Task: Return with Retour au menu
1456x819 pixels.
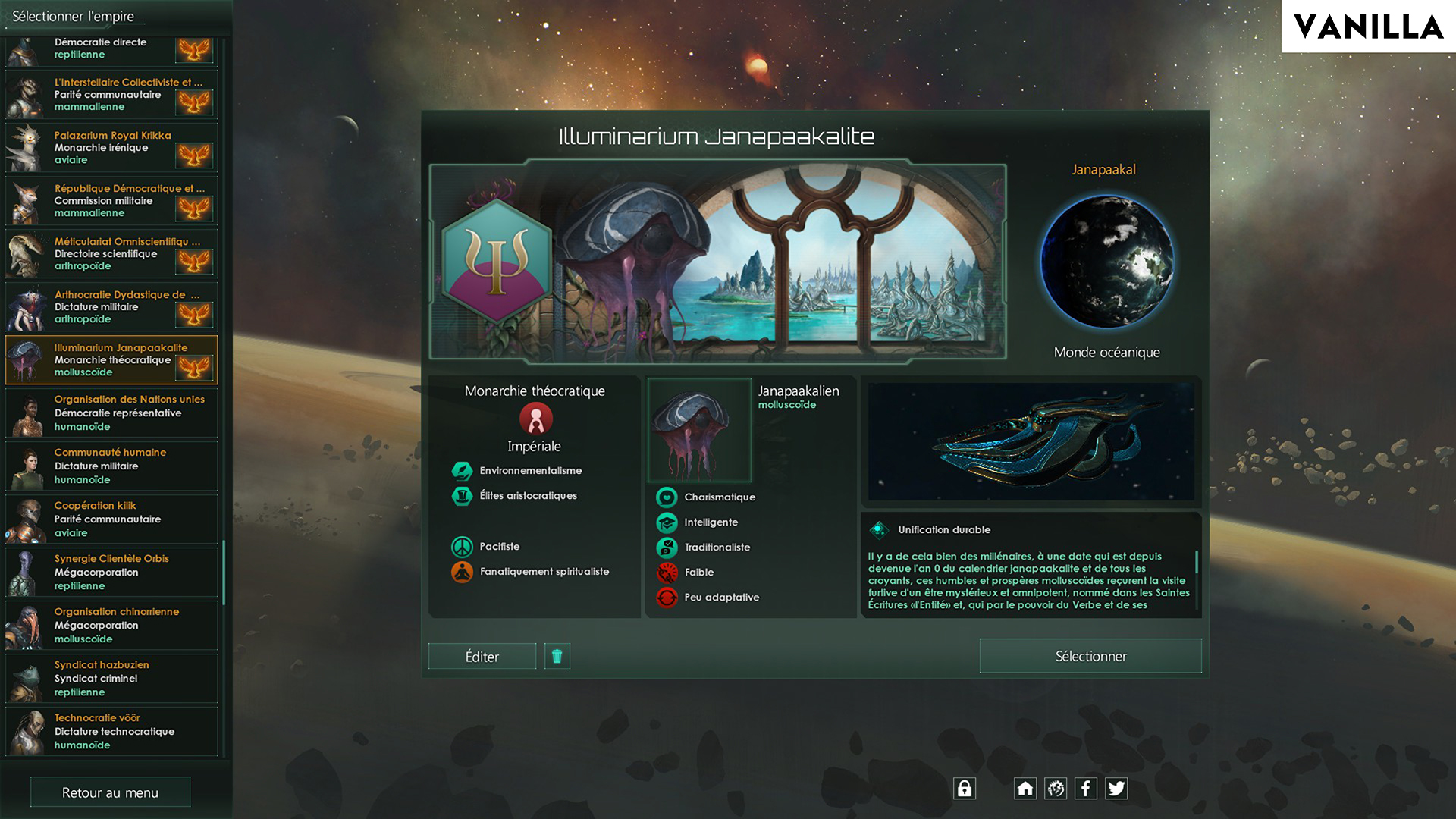Action: coord(110,792)
